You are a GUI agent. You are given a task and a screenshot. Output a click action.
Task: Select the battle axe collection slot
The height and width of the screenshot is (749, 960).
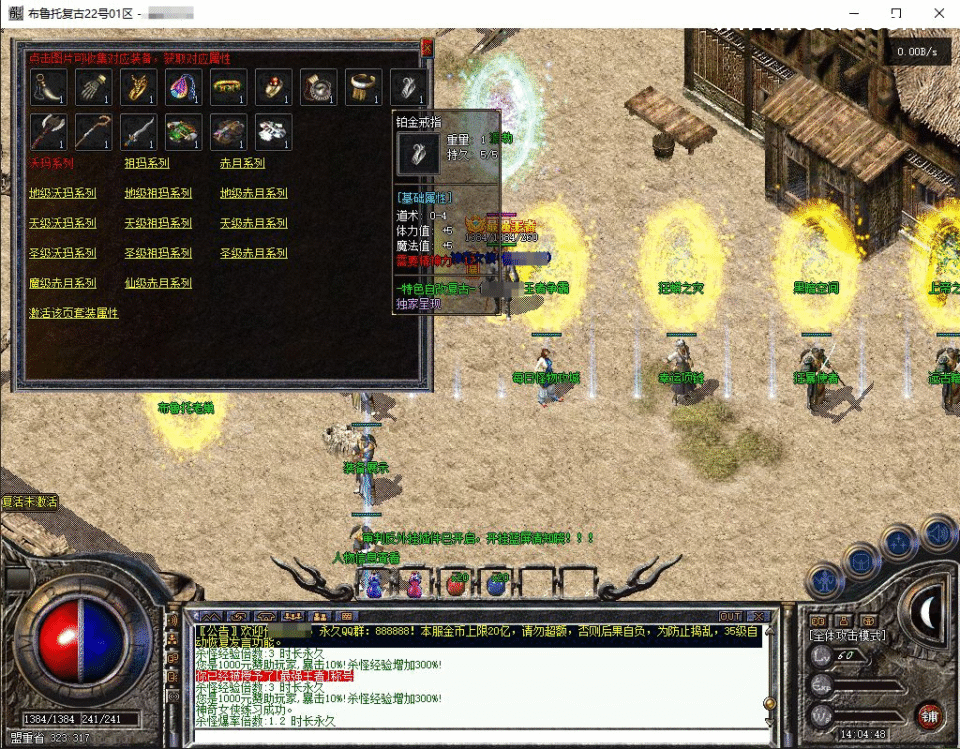point(48,131)
